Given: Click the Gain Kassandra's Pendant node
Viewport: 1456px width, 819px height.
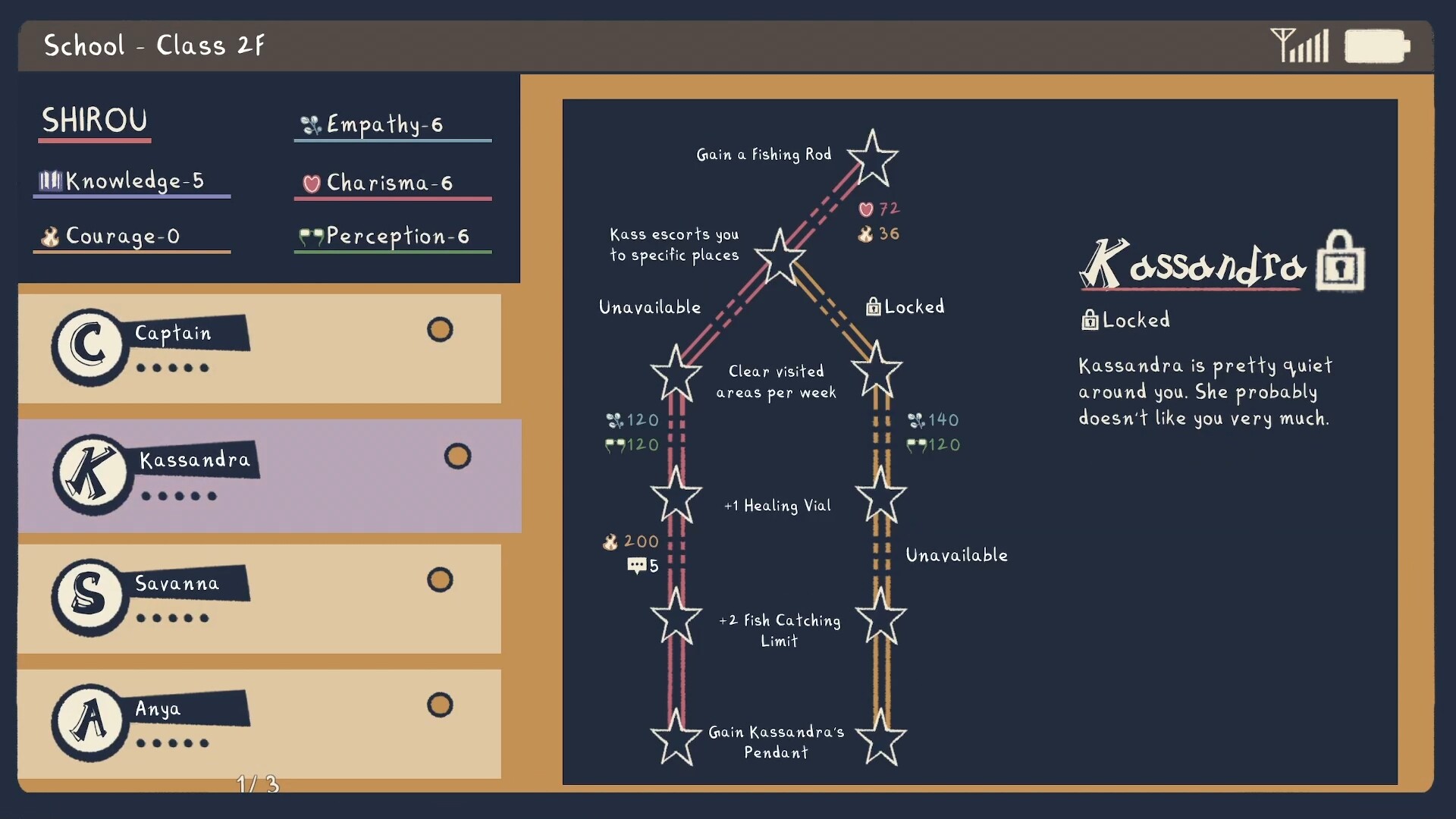Looking at the screenshot, I should tap(675, 738).
